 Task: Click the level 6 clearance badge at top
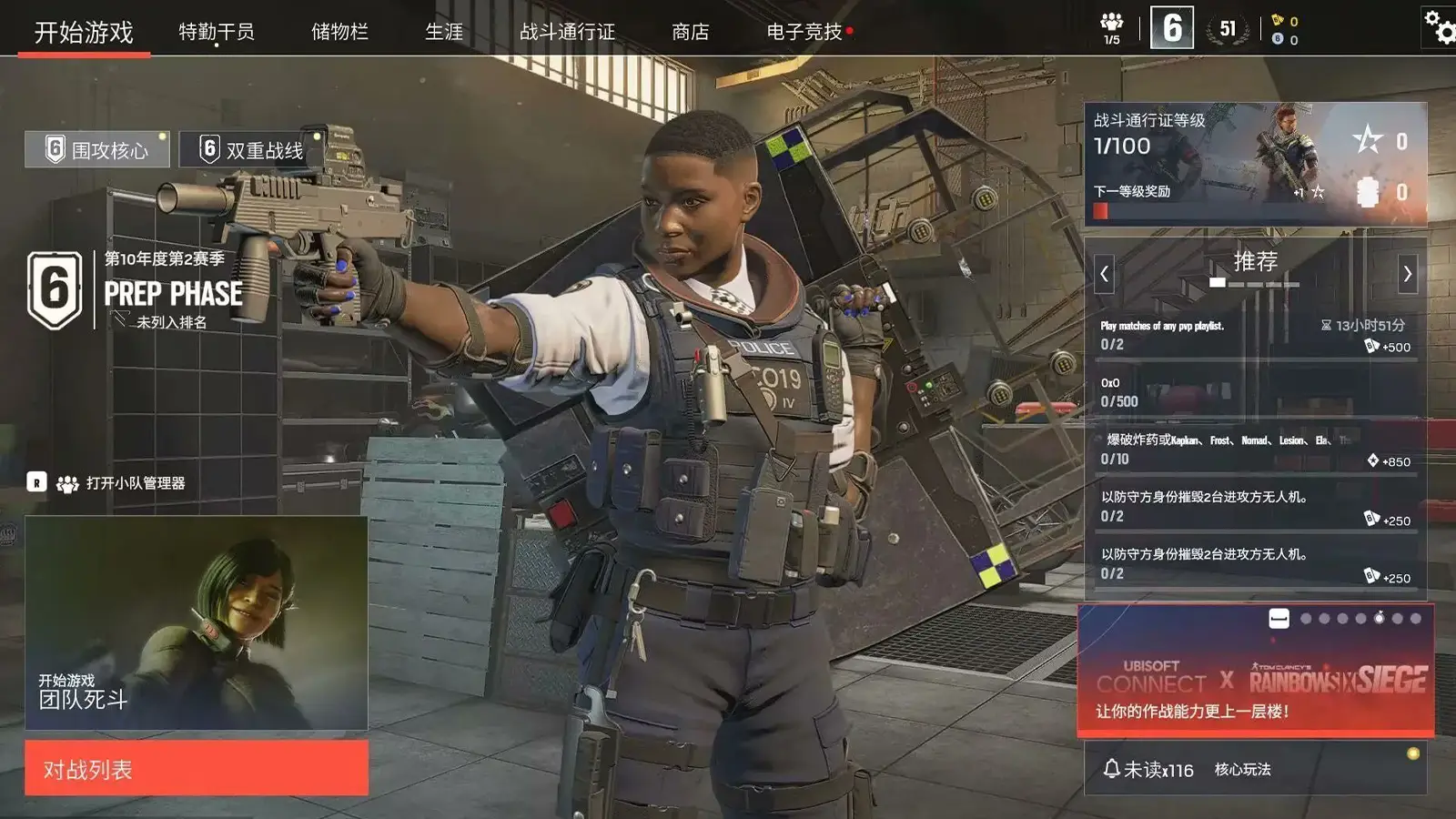tap(1173, 28)
